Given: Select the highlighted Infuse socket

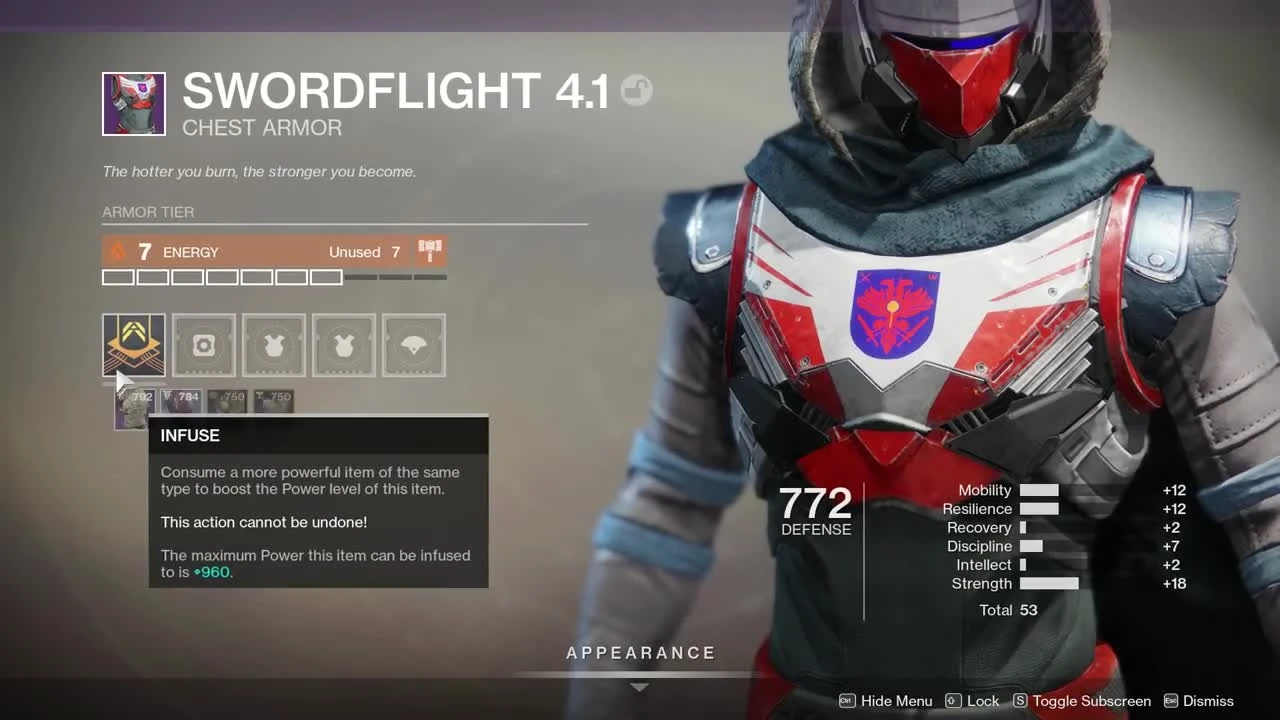Looking at the screenshot, I should point(133,345).
